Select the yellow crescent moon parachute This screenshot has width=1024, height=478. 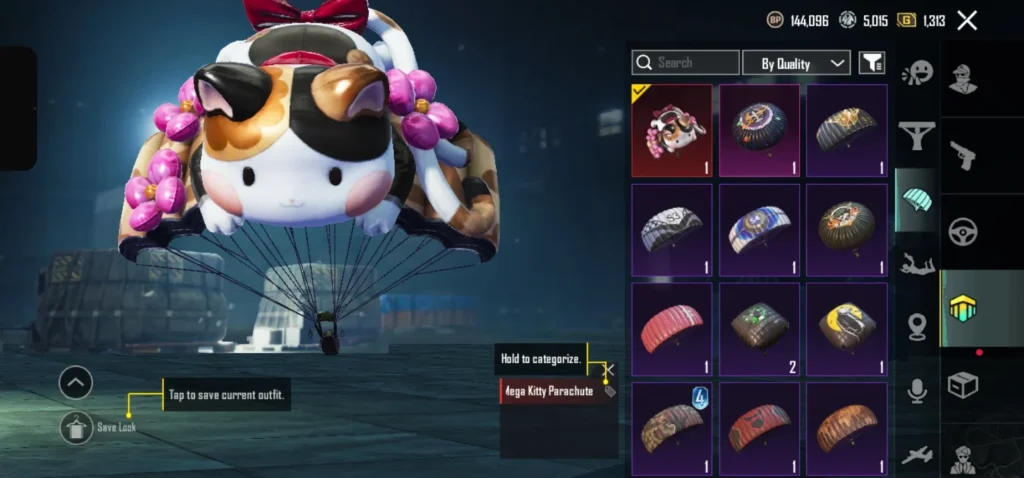click(x=847, y=329)
